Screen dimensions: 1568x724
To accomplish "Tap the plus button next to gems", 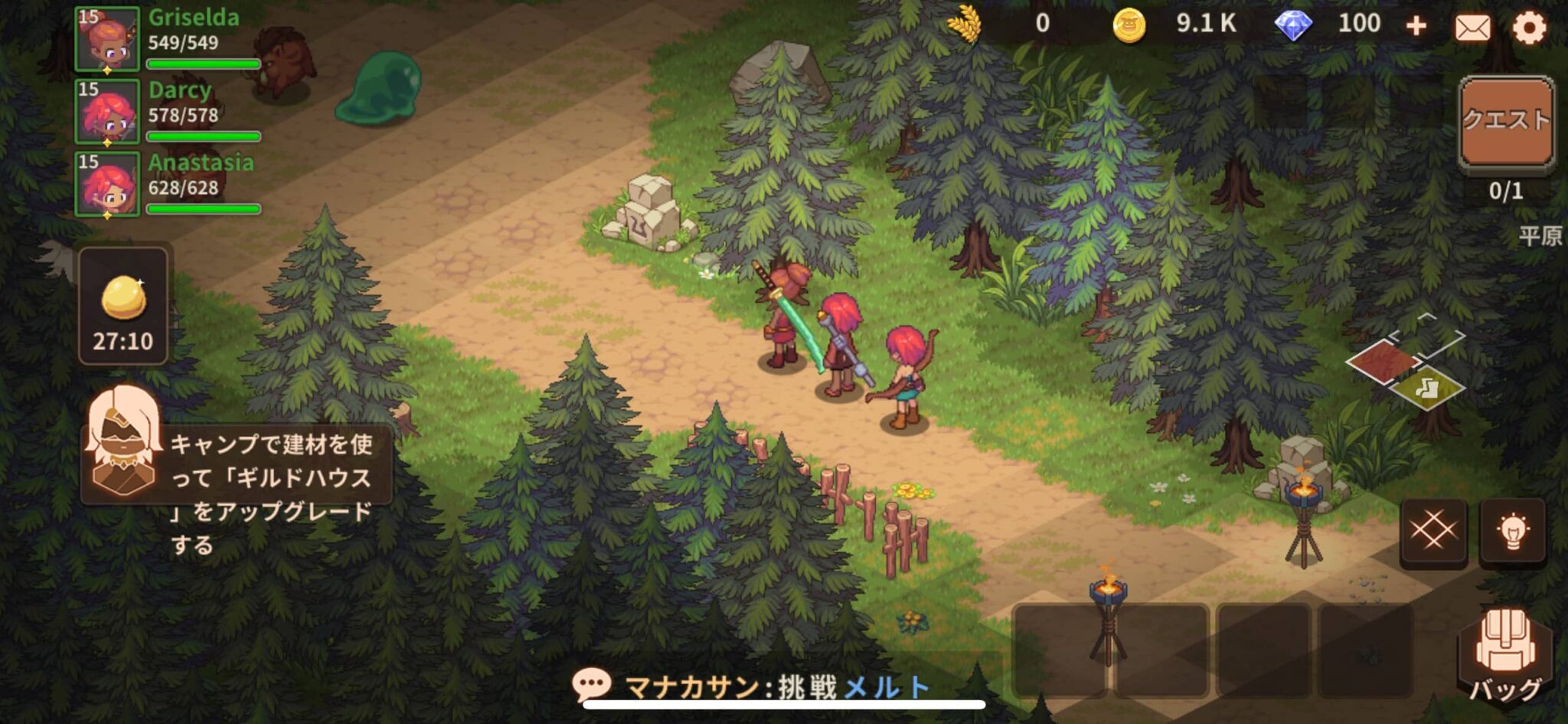I will click(1415, 25).
